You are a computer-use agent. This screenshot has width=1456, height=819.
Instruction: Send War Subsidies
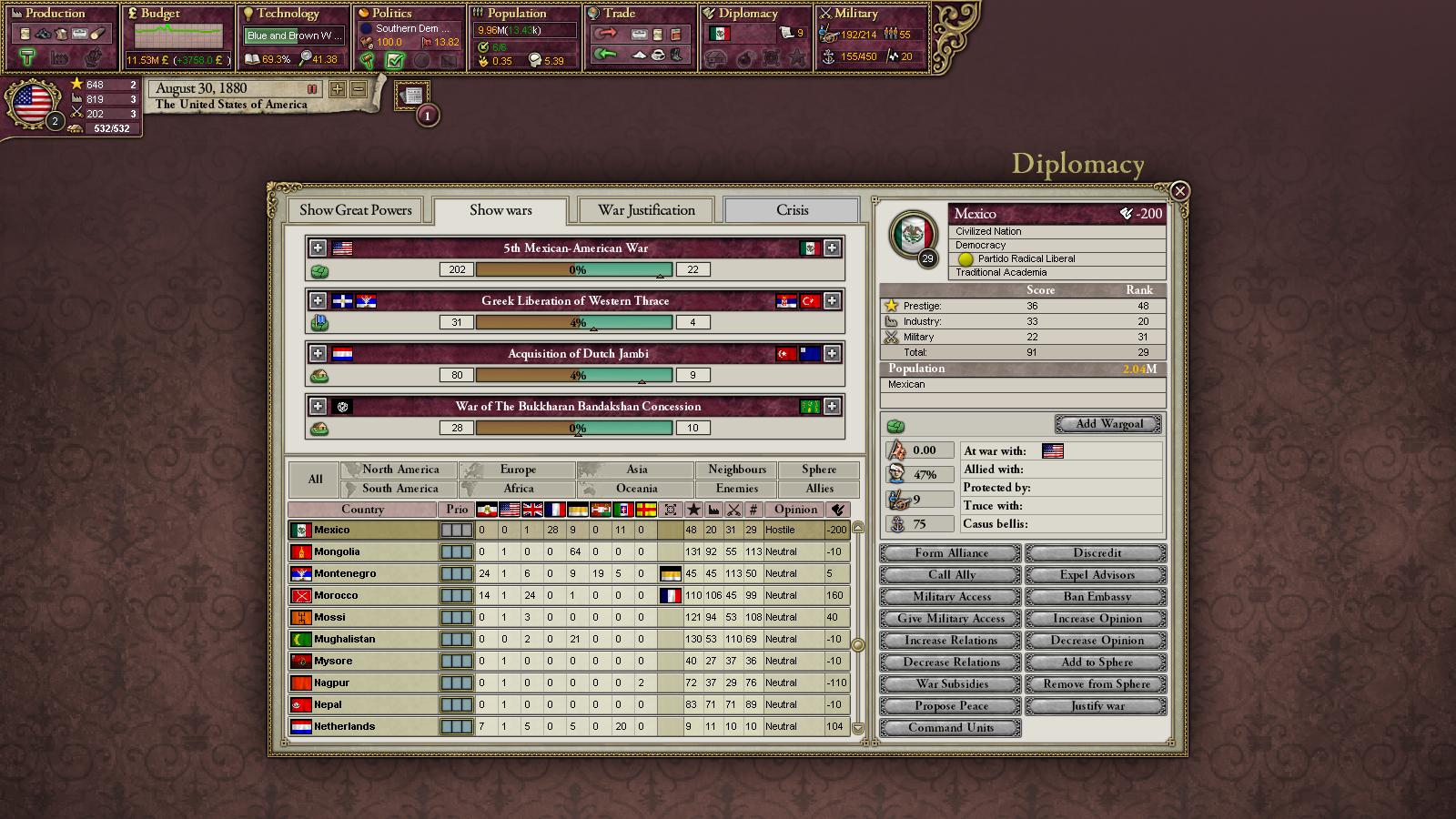951,684
